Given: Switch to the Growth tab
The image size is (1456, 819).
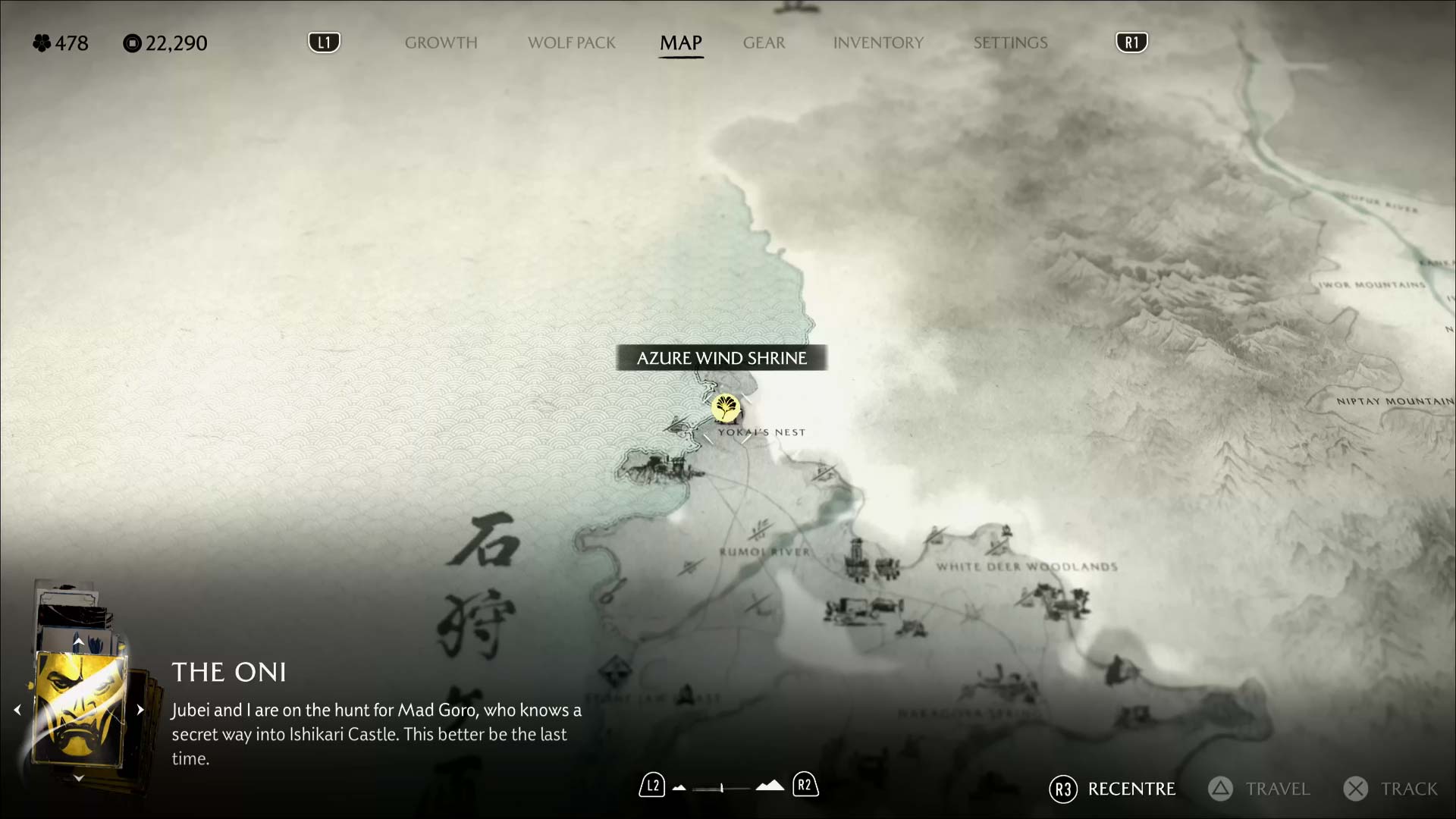Looking at the screenshot, I should (x=441, y=43).
